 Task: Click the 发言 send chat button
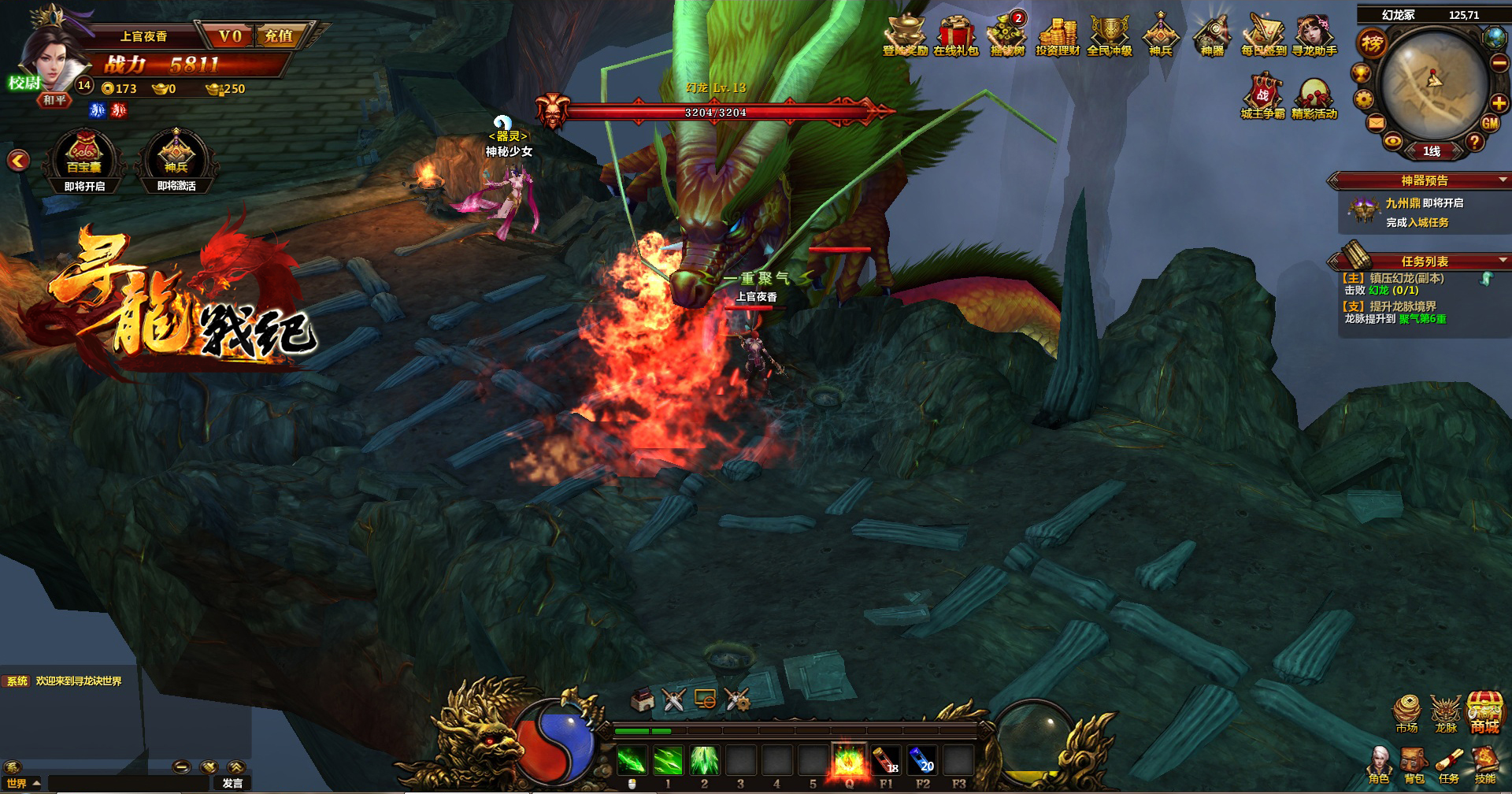(232, 783)
